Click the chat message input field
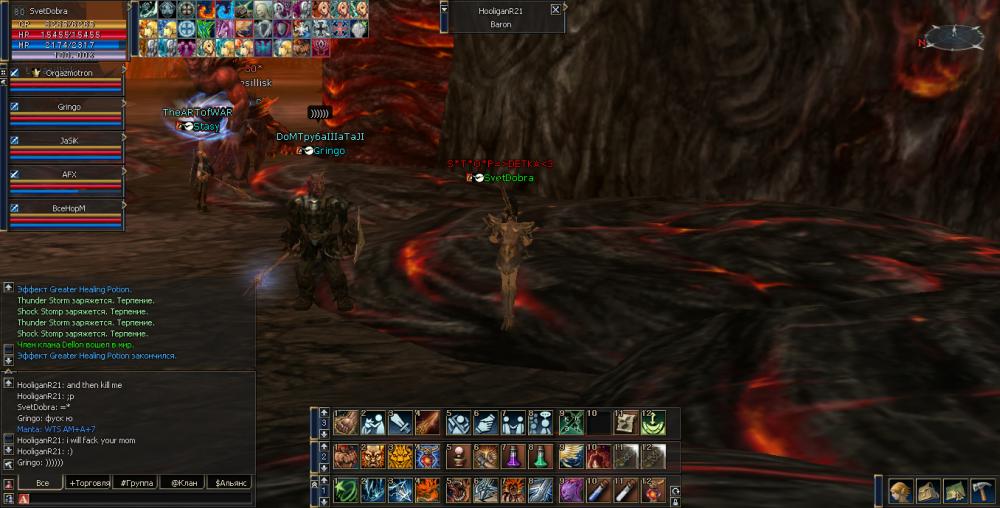Viewport: 1000px width, 508px height. click(x=130, y=498)
